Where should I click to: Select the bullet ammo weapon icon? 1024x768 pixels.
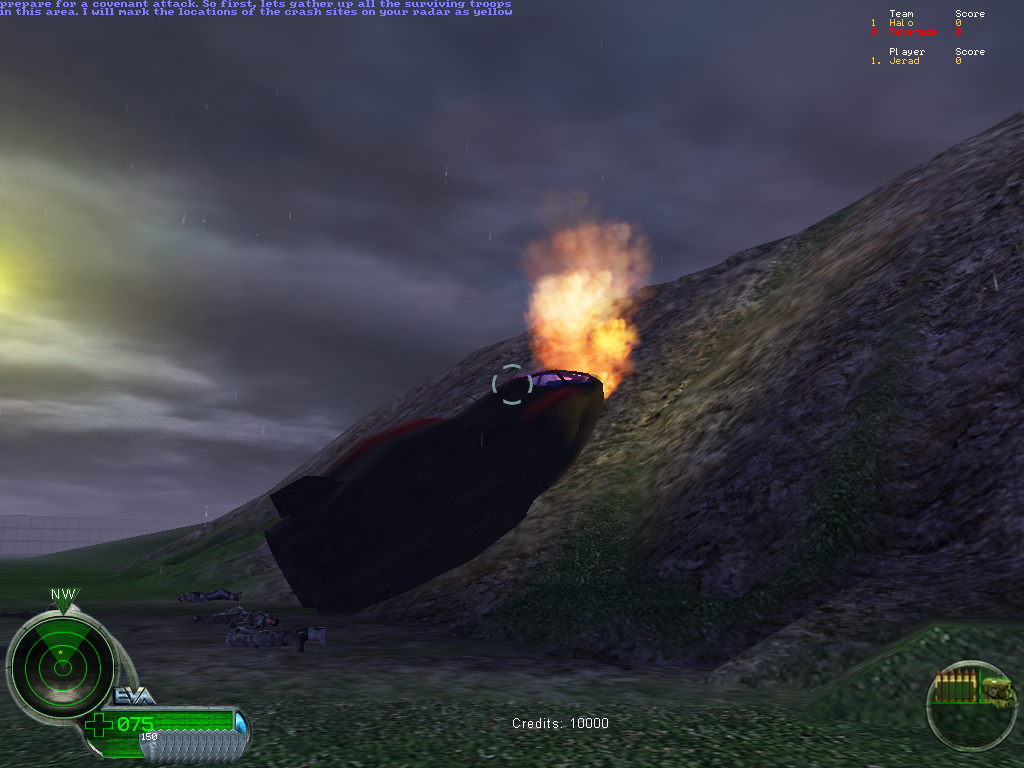[x=957, y=689]
